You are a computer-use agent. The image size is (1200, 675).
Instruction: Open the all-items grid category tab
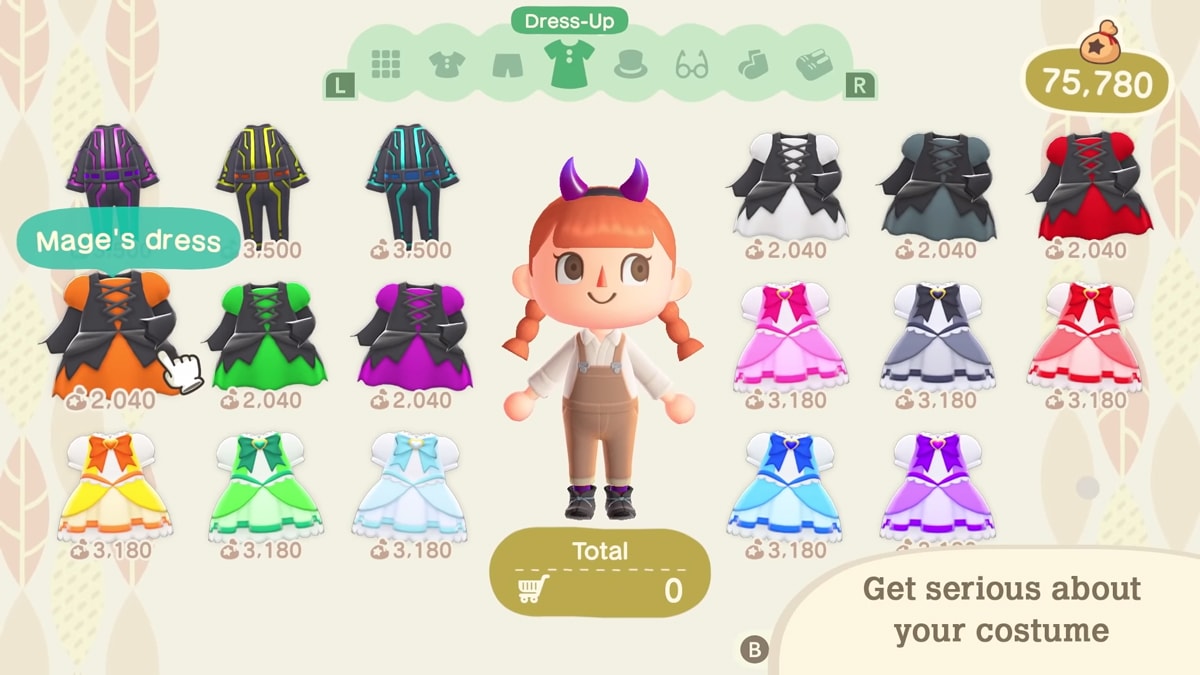(386, 64)
